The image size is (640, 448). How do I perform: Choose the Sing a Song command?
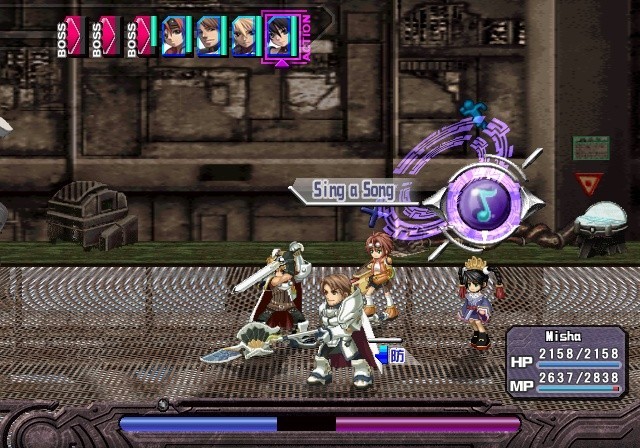pyautogui.click(x=348, y=190)
